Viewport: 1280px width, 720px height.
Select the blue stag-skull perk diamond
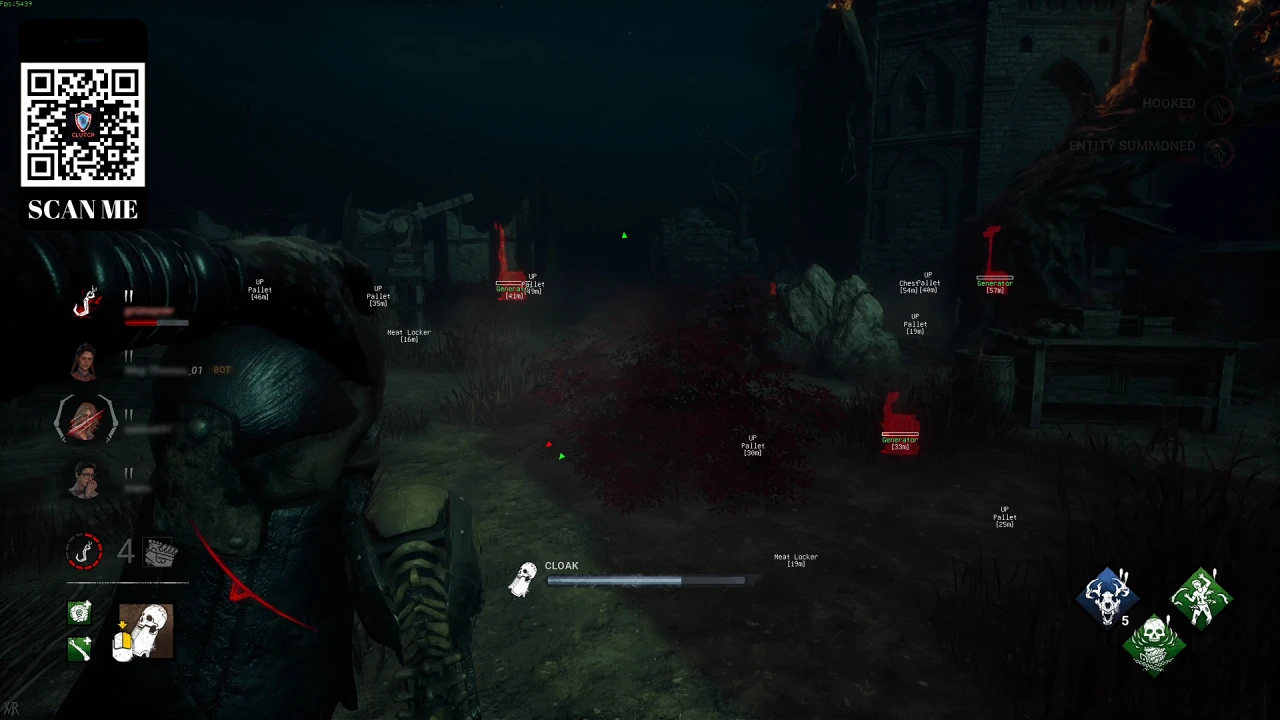click(x=1110, y=597)
